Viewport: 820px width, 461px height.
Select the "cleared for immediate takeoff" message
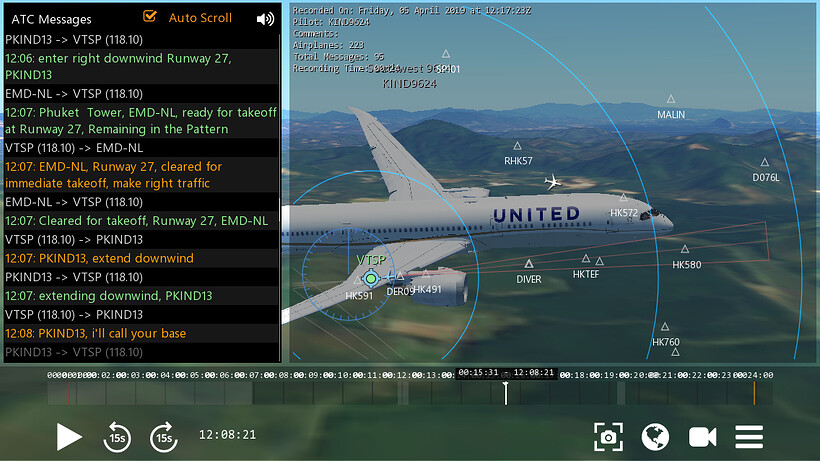[x=114, y=175]
